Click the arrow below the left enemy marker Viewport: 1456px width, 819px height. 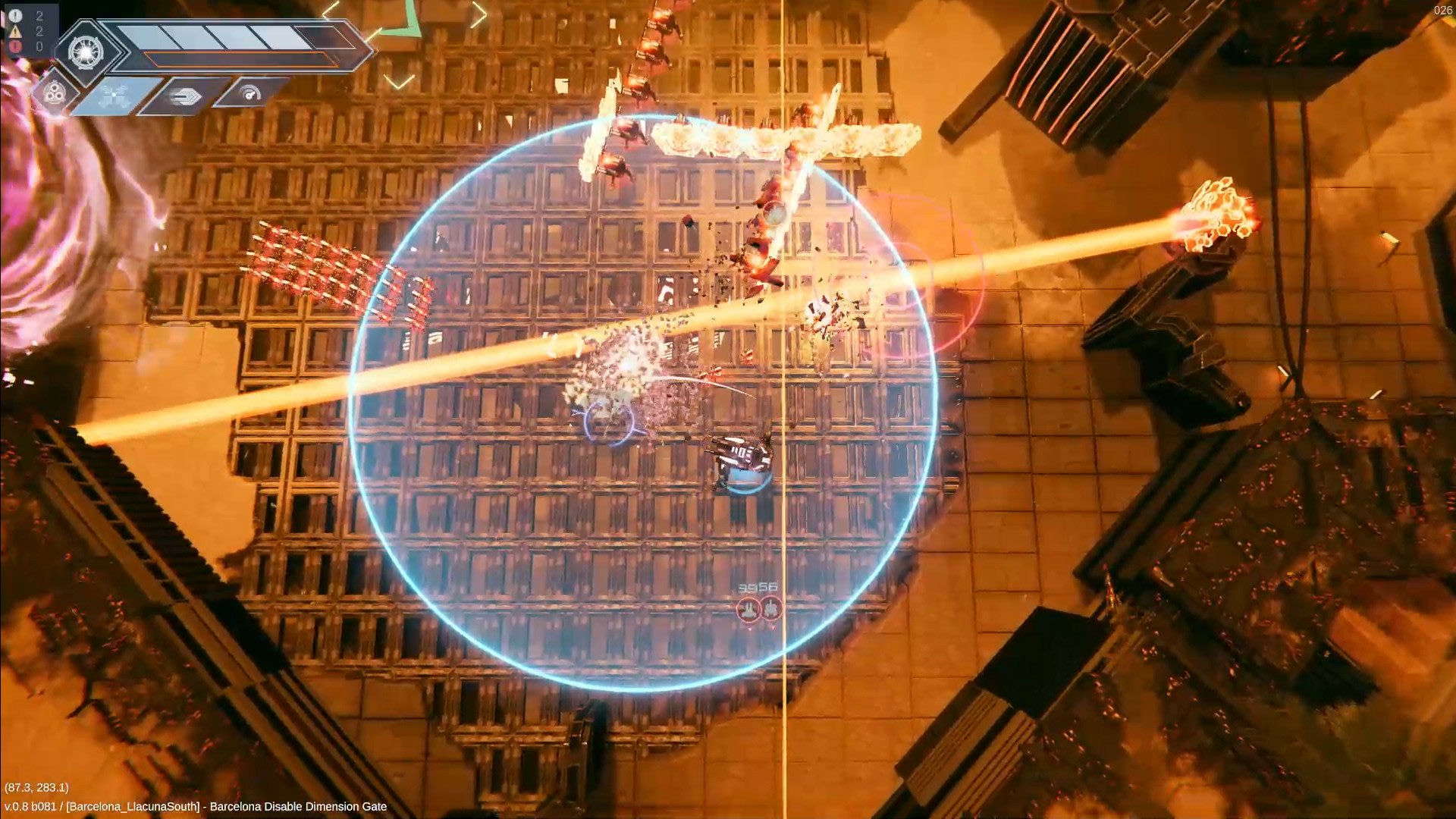(x=749, y=629)
